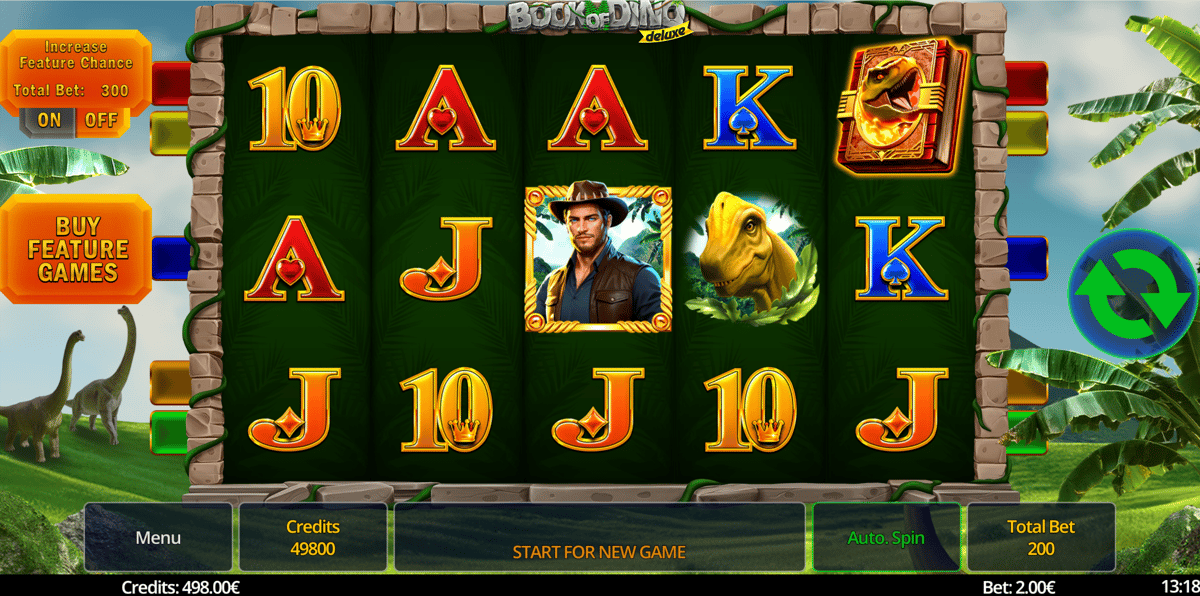Open the Menu panel

point(158,537)
